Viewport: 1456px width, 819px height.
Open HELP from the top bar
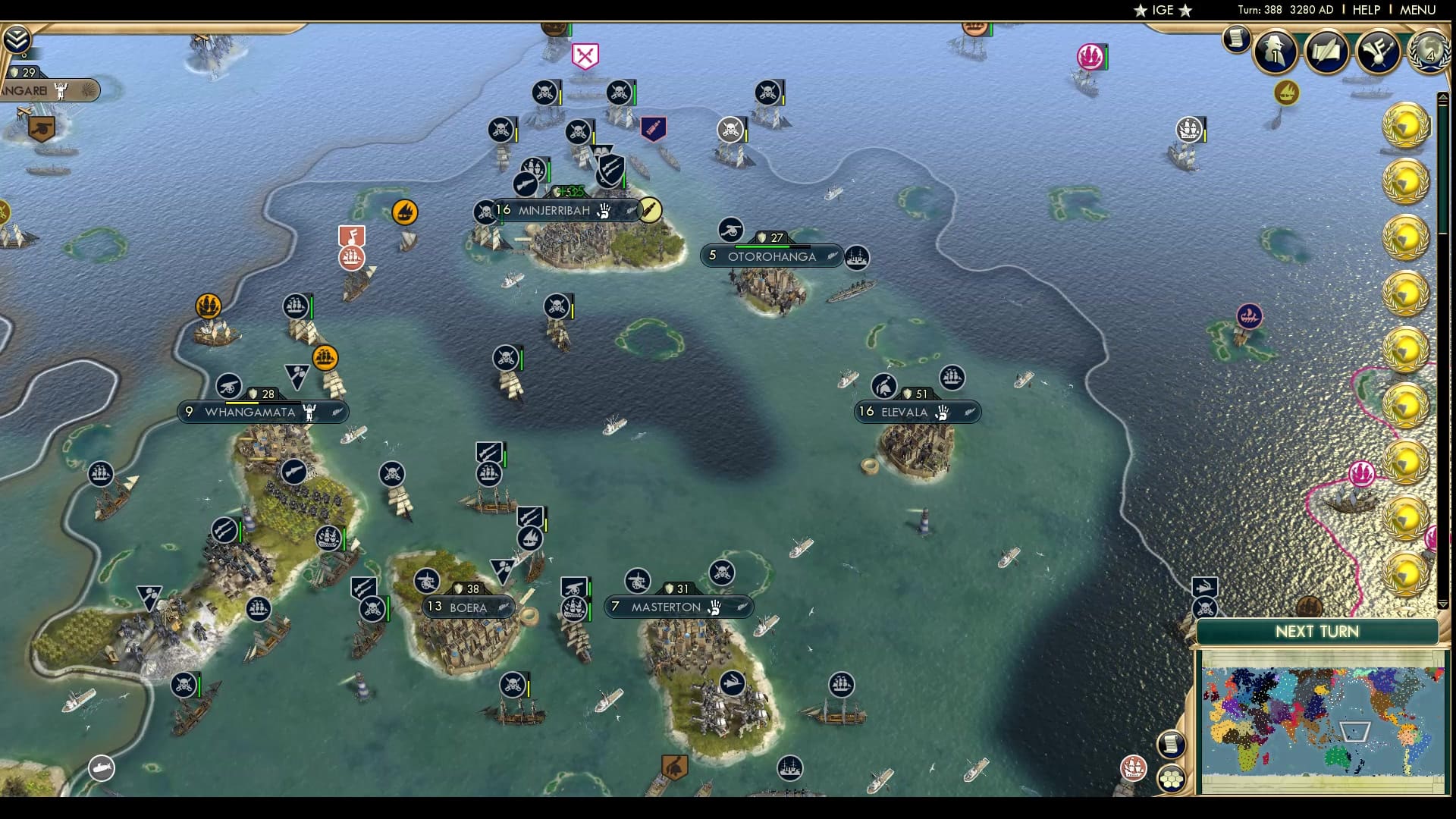1365,10
